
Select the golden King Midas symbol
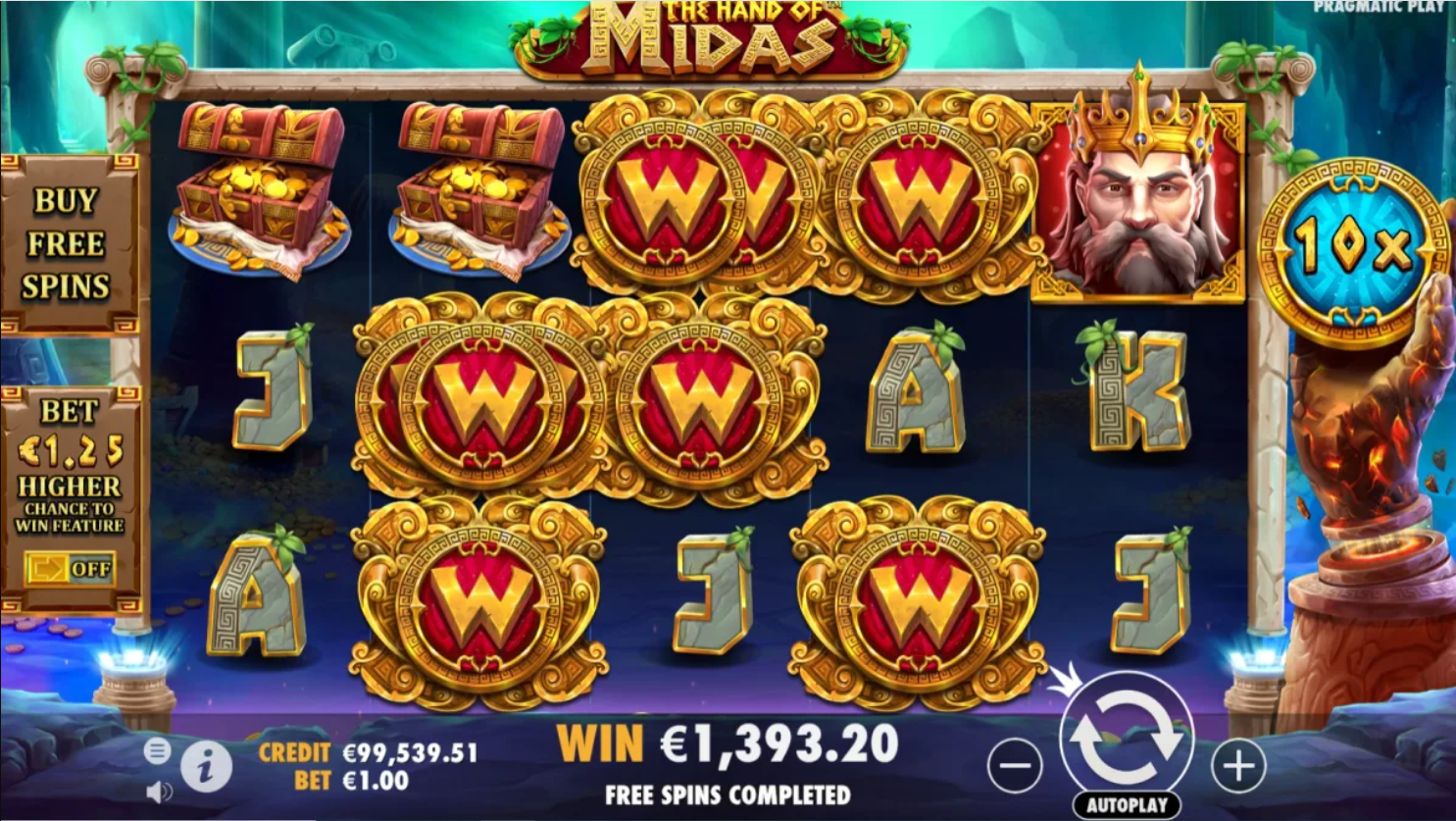coord(1139,196)
